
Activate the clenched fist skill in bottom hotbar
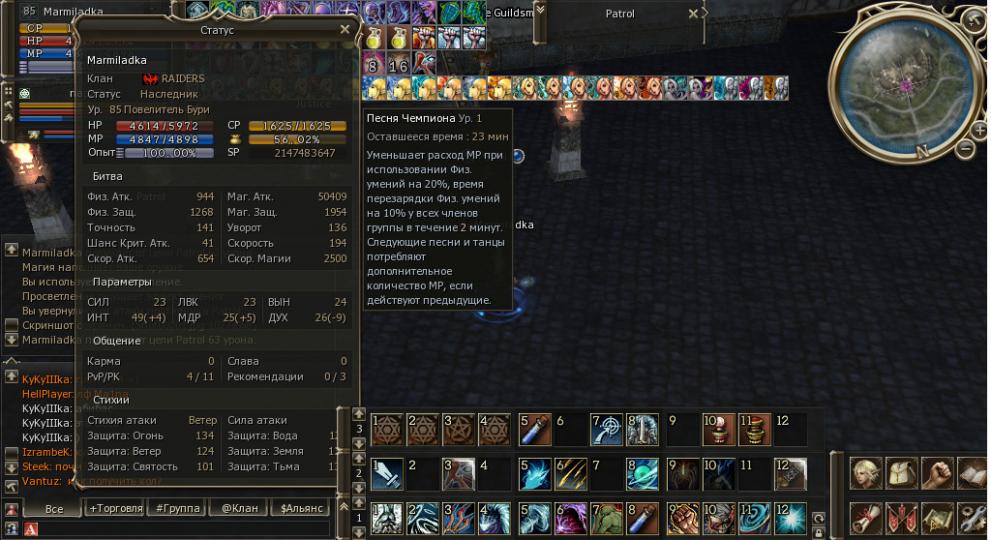pyautogui.click(x=685, y=518)
